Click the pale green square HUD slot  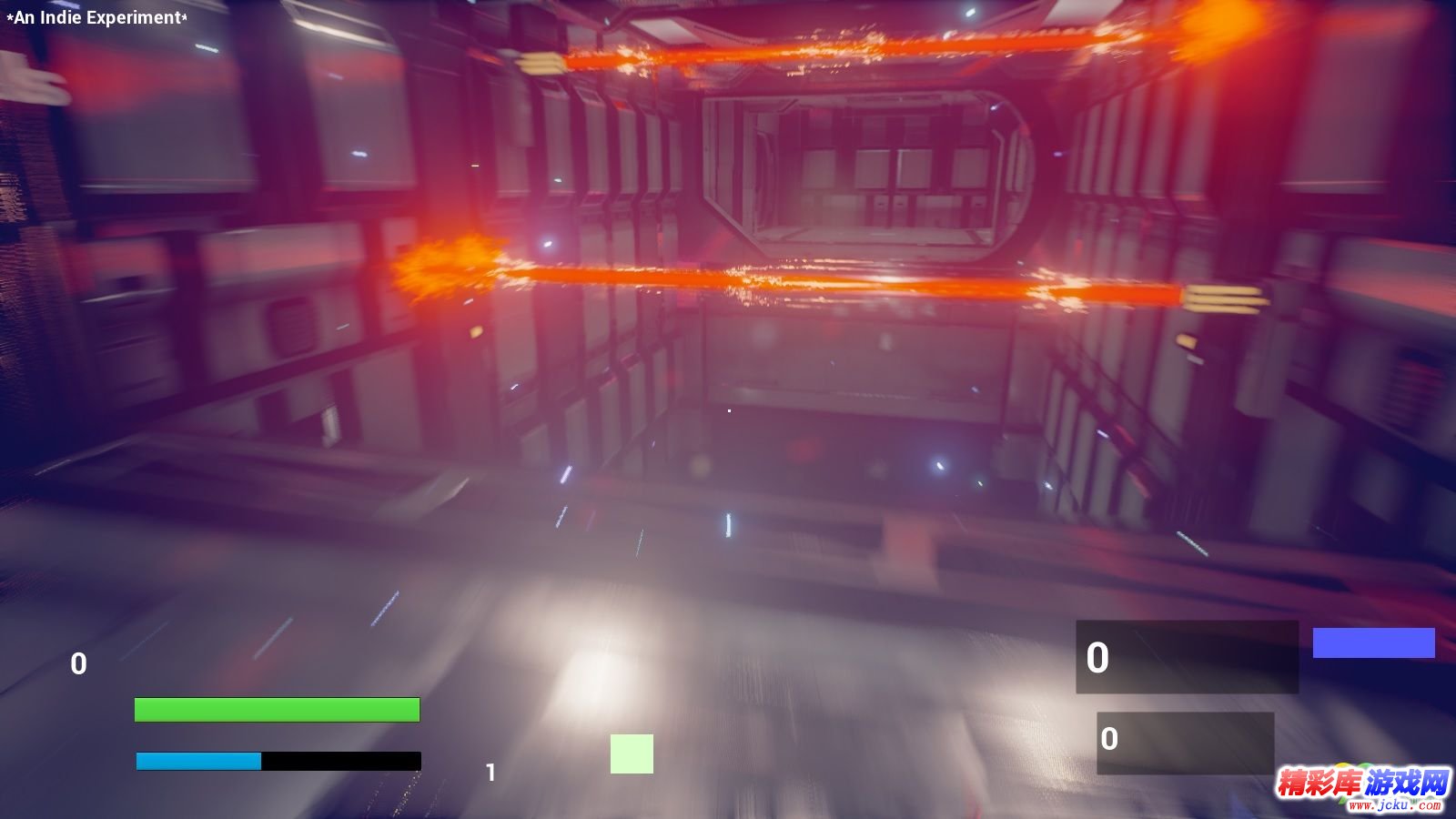[x=632, y=753]
